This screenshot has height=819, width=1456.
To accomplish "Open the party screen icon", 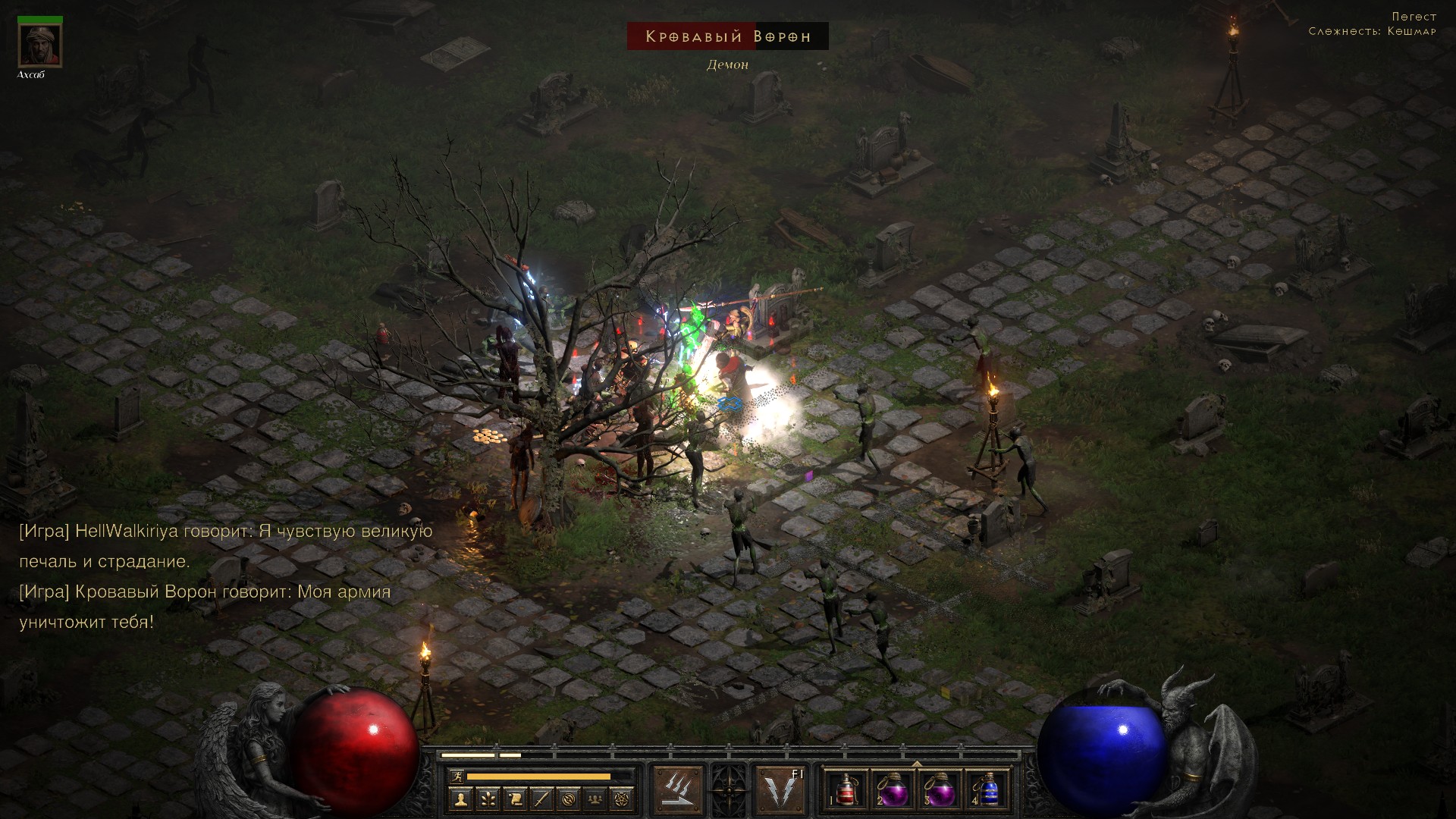I will tap(596, 799).
